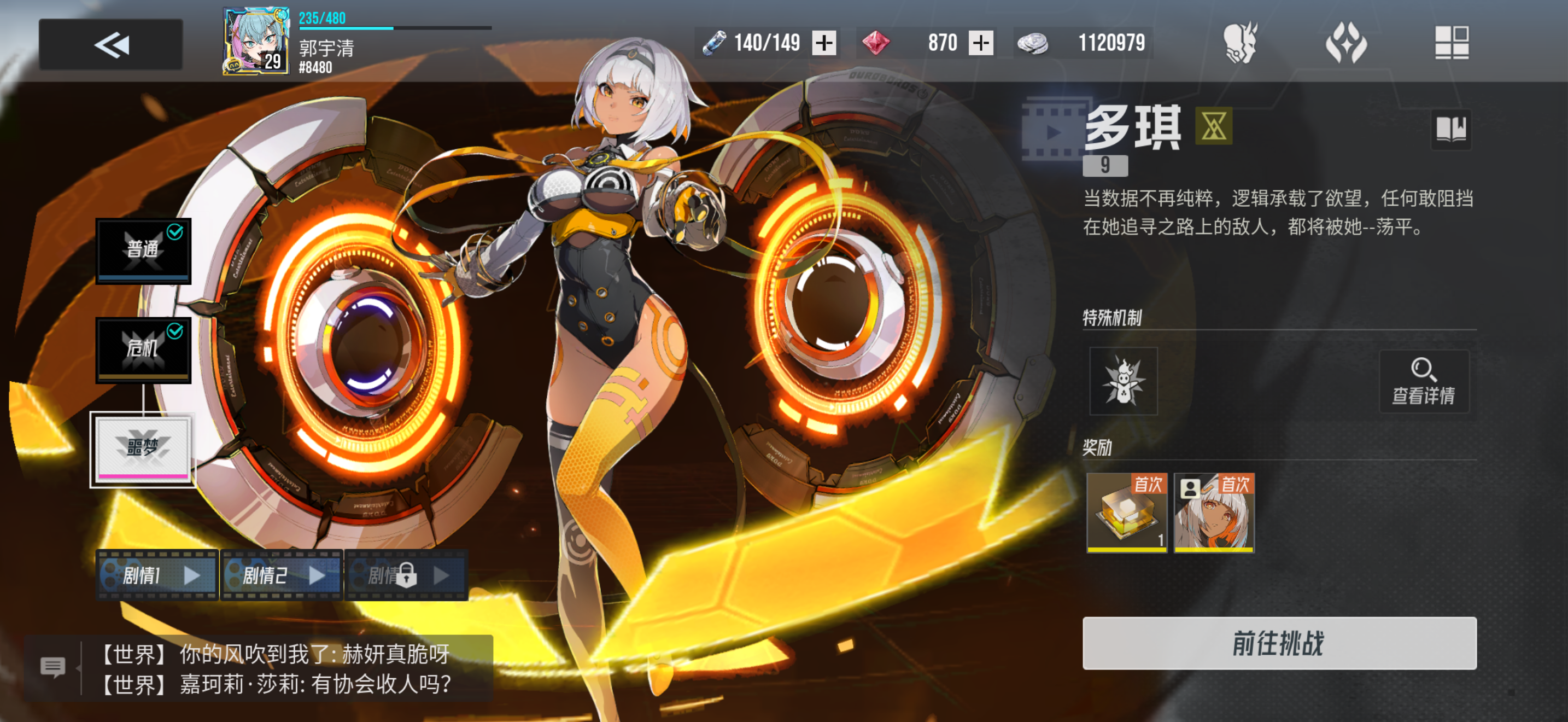Select the 噩梦 difficulty mode
Image resolution: width=1568 pixels, height=722 pixels.
(143, 449)
